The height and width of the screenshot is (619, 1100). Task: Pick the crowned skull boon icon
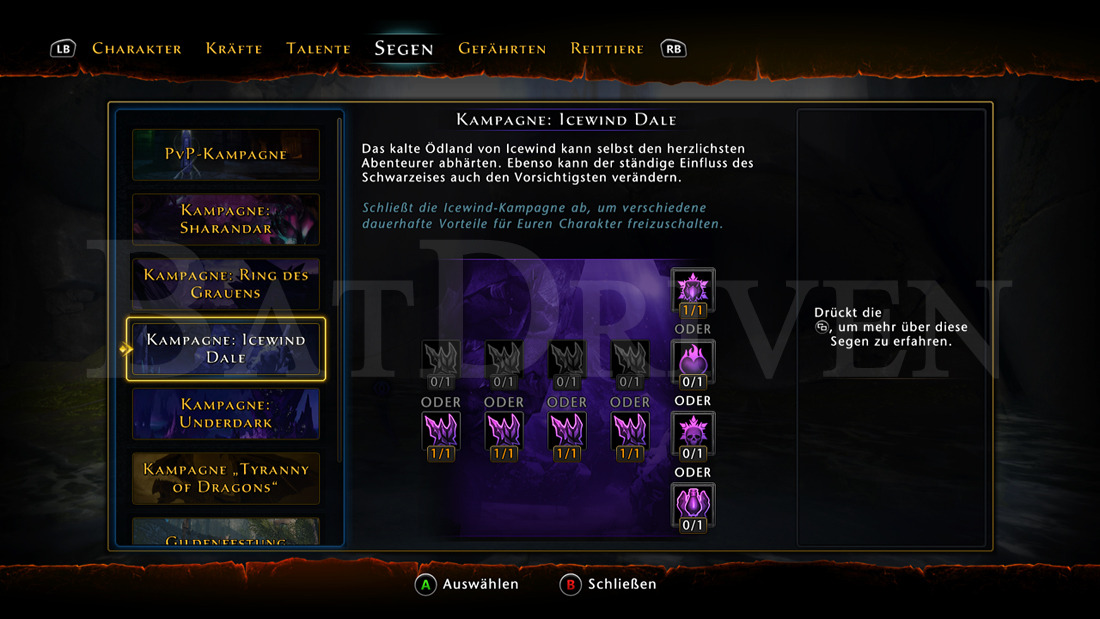pos(692,433)
